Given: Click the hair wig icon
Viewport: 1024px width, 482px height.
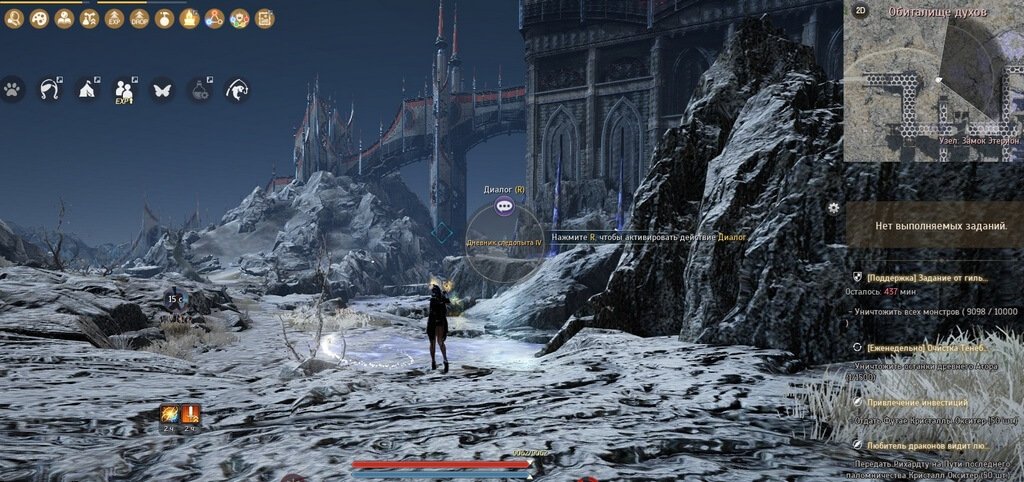Looking at the screenshot, I should coord(50,90).
